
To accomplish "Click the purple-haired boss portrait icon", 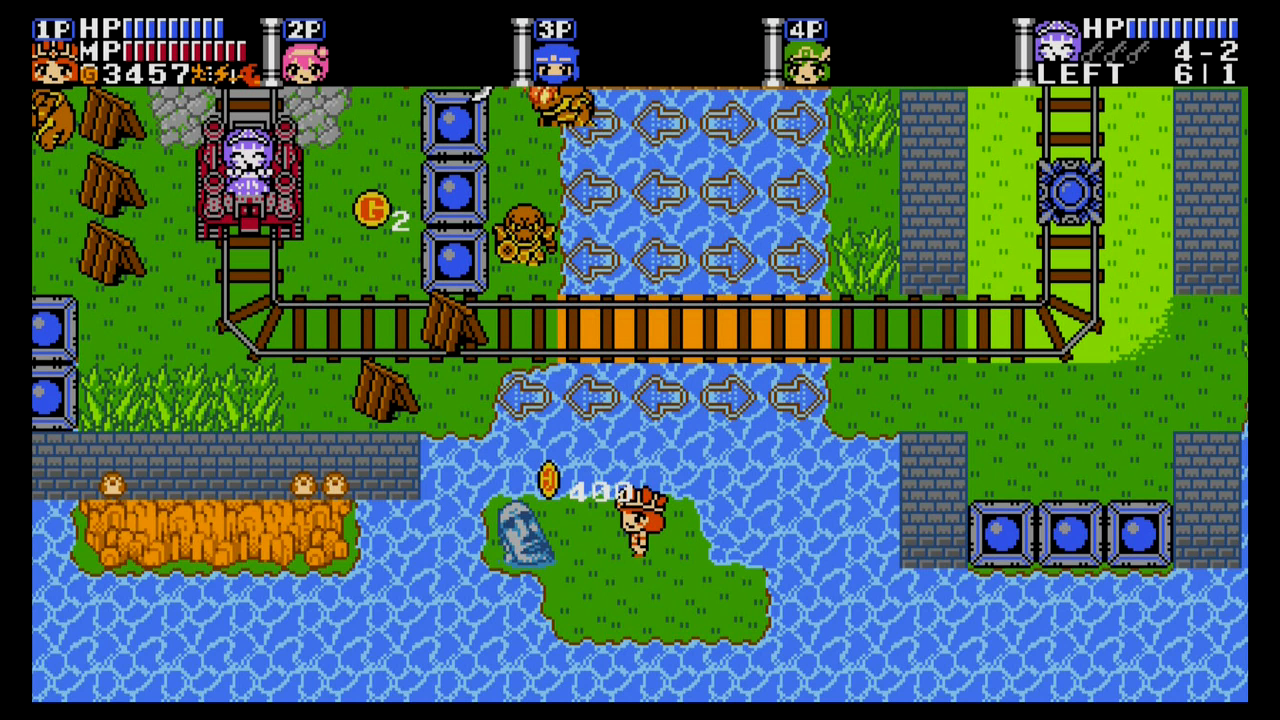I will 1056,44.
